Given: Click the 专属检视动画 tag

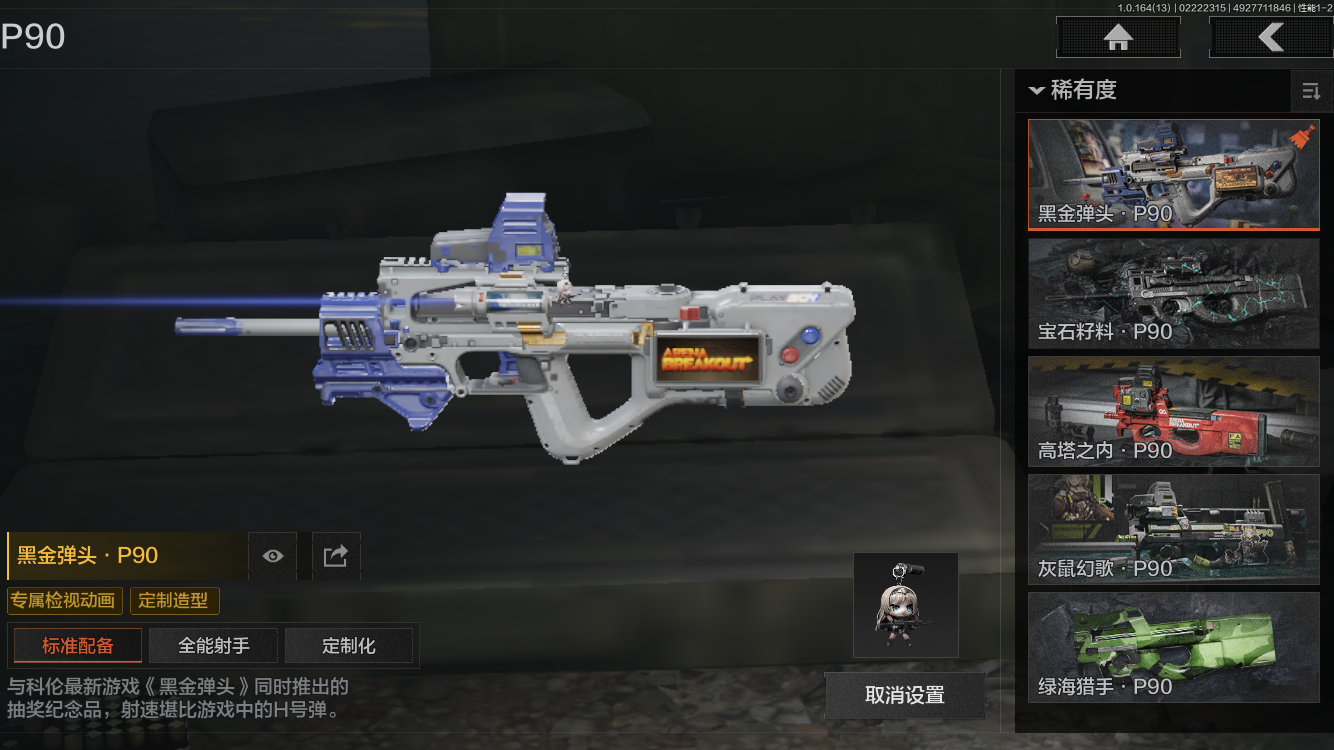Looking at the screenshot, I should (x=65, y=601).
